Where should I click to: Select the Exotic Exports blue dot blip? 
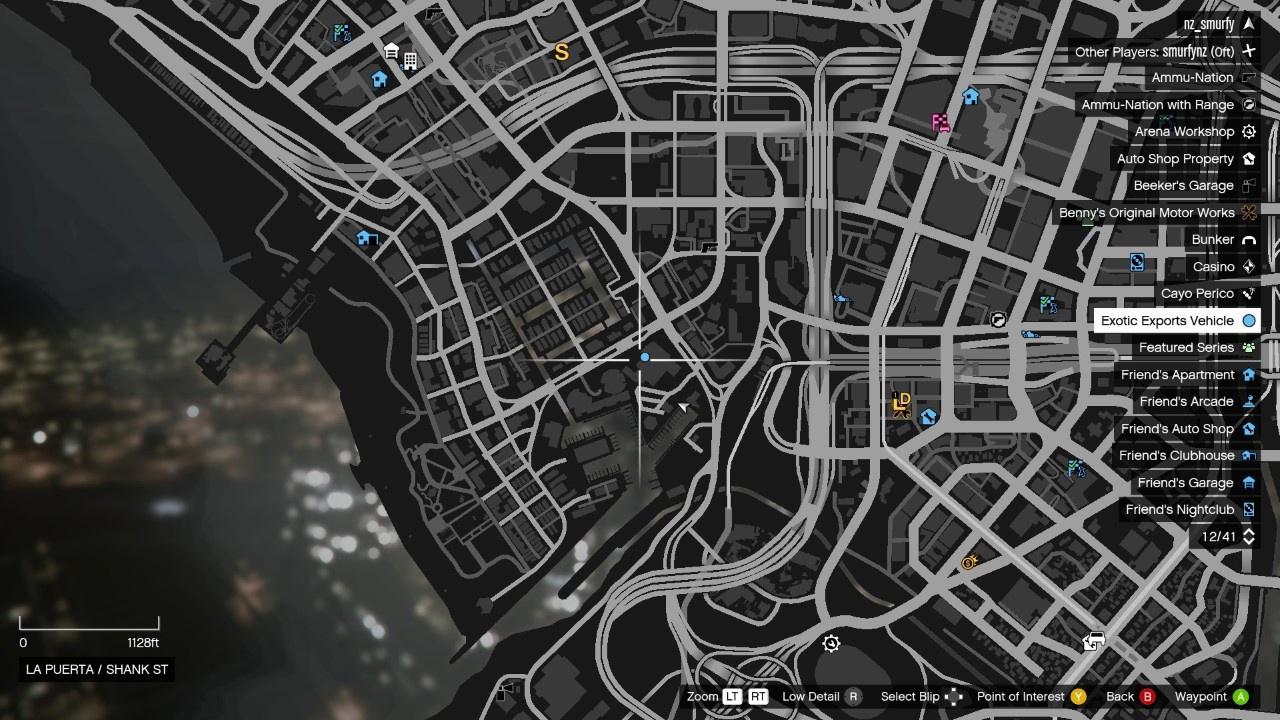[645, 357]
